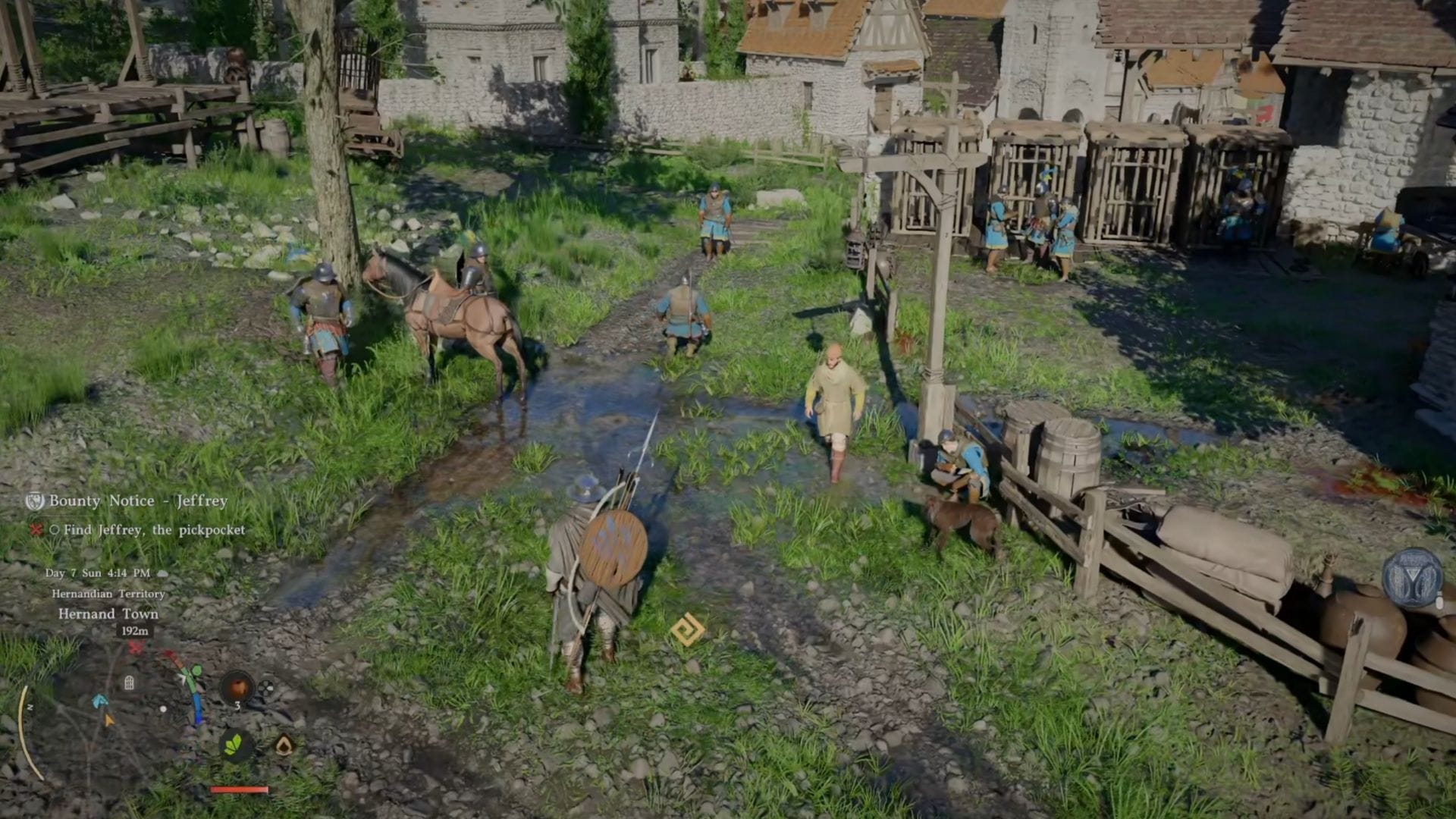Toggle the red X quest marker in the tracker
1456x819 pixels.
click(36, 529)
